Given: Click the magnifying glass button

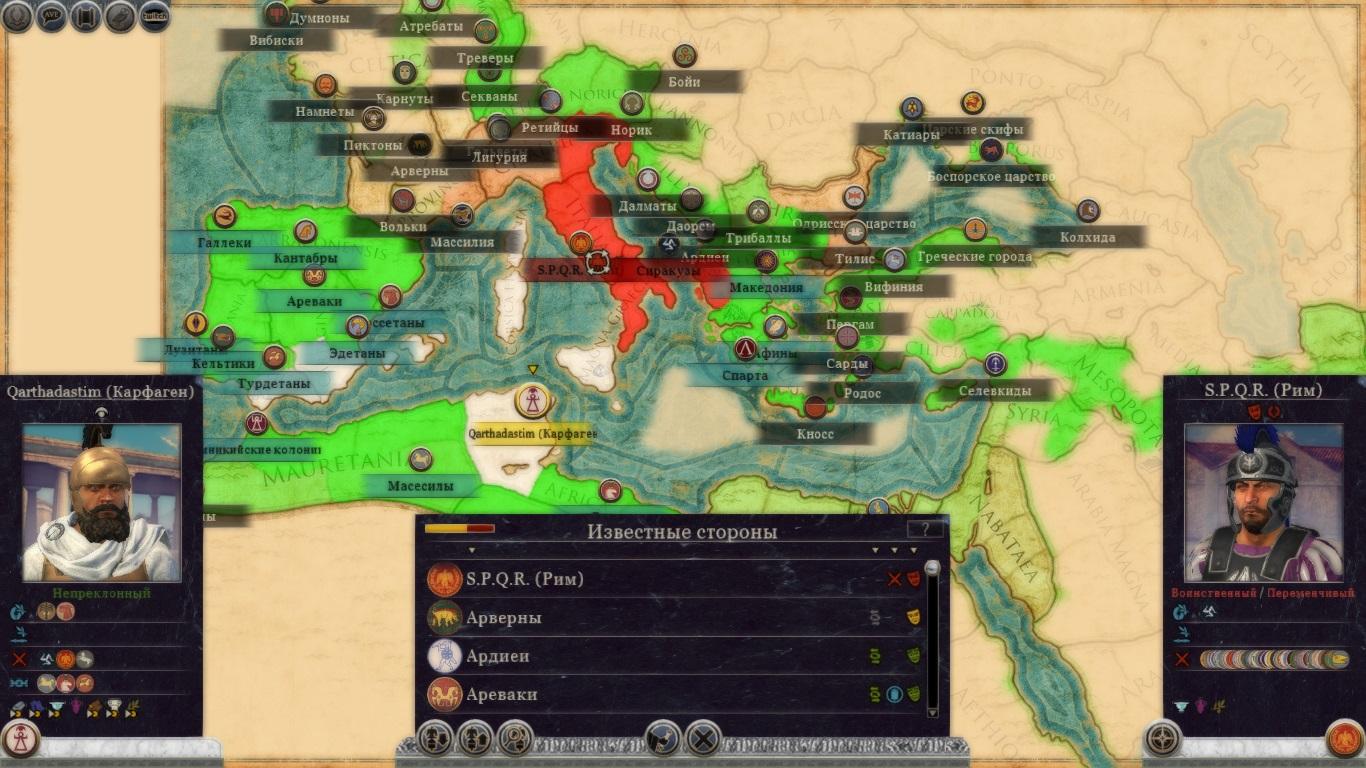Looking at the screenshot, I should (x=515, y=739).
